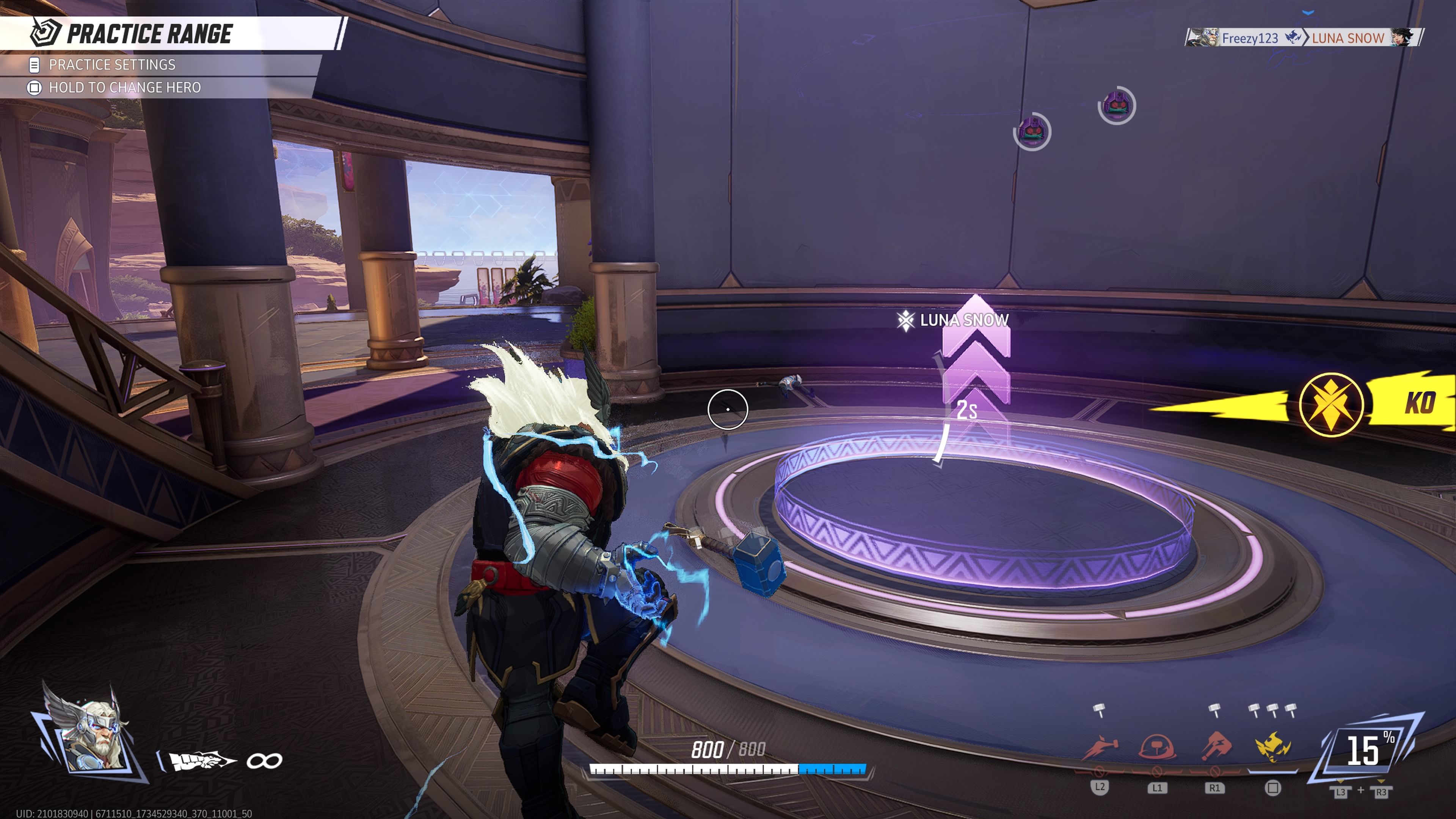Select the Freezy123 Luna Snow kill feed entry
This screenshot has height=819, width=1456.
coord(1303,38)
